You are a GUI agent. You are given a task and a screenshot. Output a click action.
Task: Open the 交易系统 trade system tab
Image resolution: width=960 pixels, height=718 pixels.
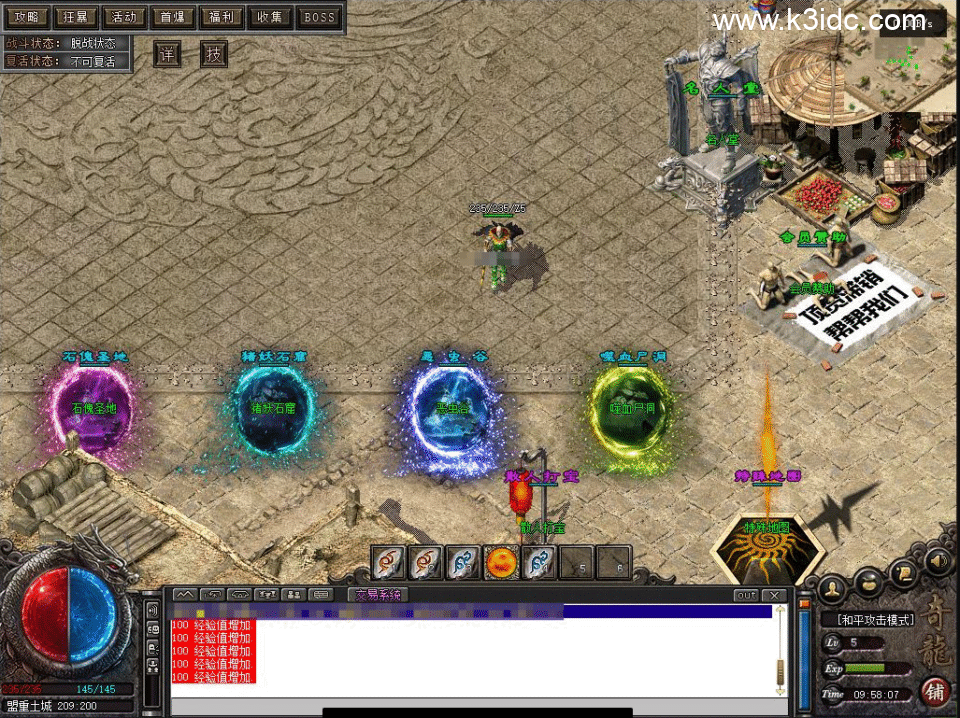[x=379, y=594]
